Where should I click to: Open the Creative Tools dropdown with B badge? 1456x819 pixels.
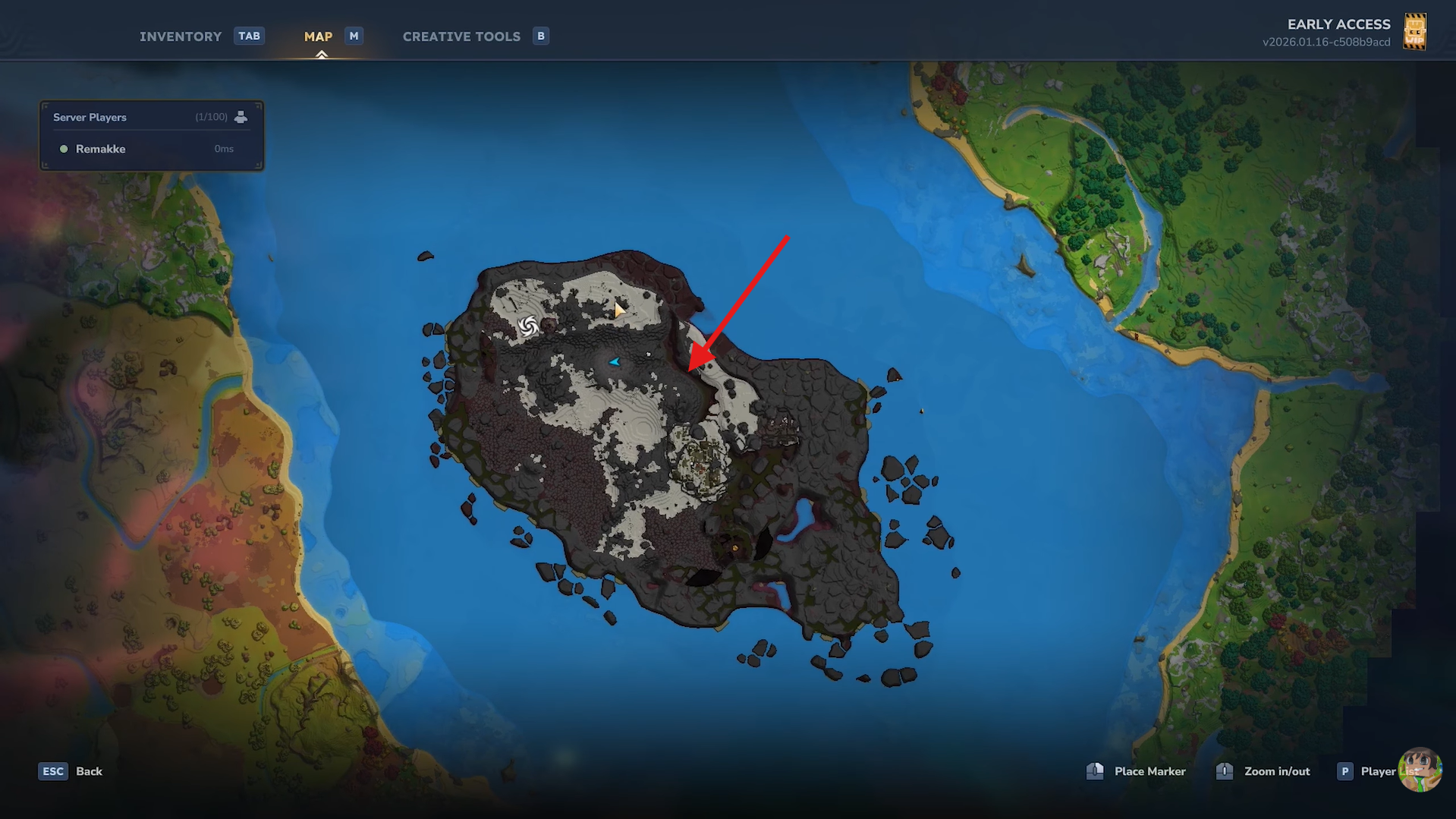pos(461,36)
